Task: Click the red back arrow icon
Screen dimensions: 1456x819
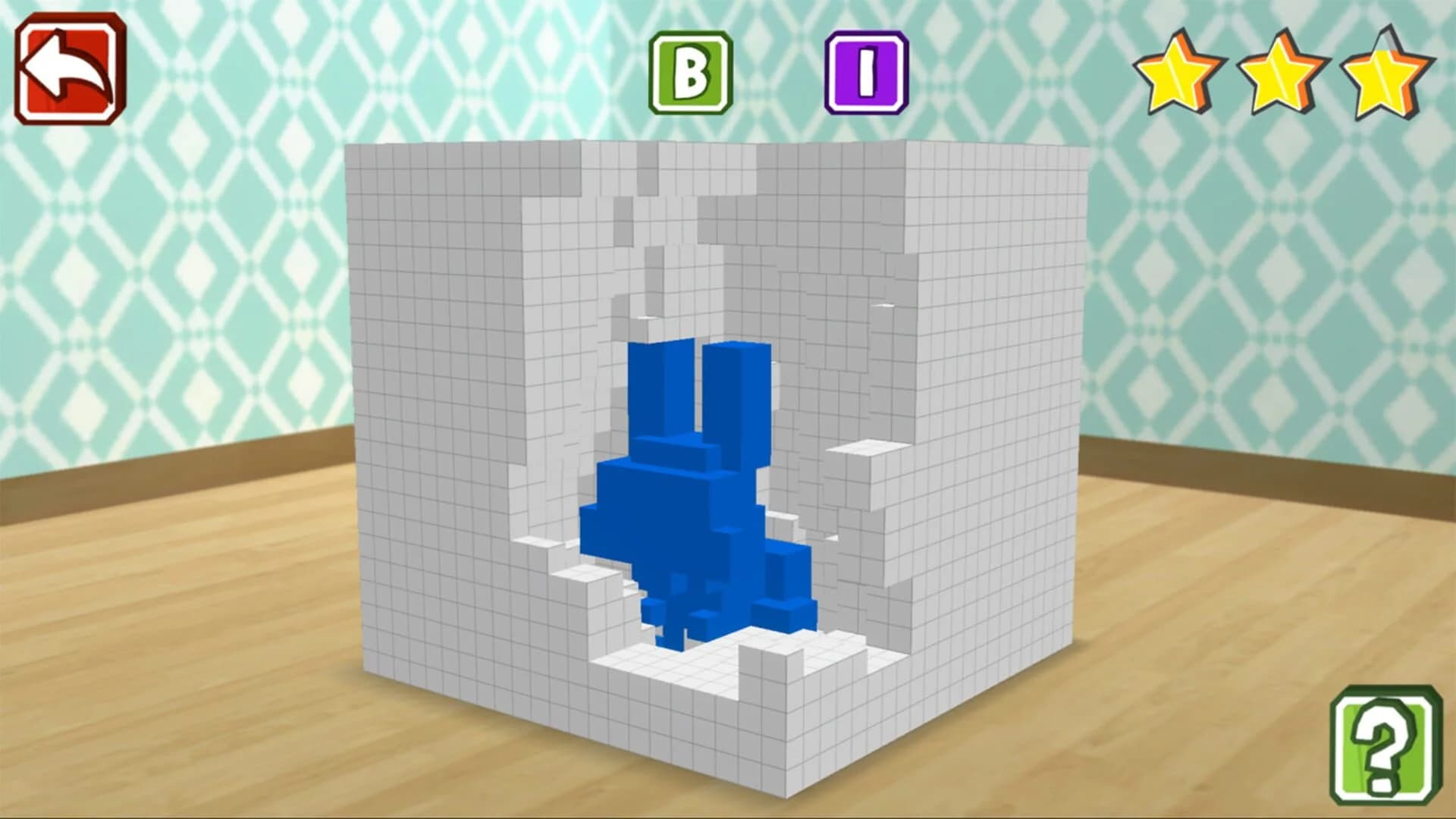Action: click(x=70, y=68)
